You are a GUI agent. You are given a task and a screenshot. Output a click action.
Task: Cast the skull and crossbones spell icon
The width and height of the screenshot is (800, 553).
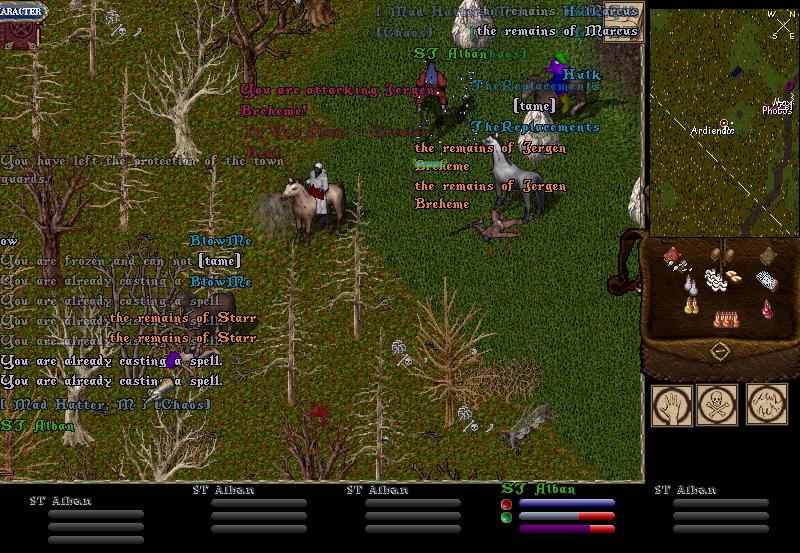coord(717,405)
